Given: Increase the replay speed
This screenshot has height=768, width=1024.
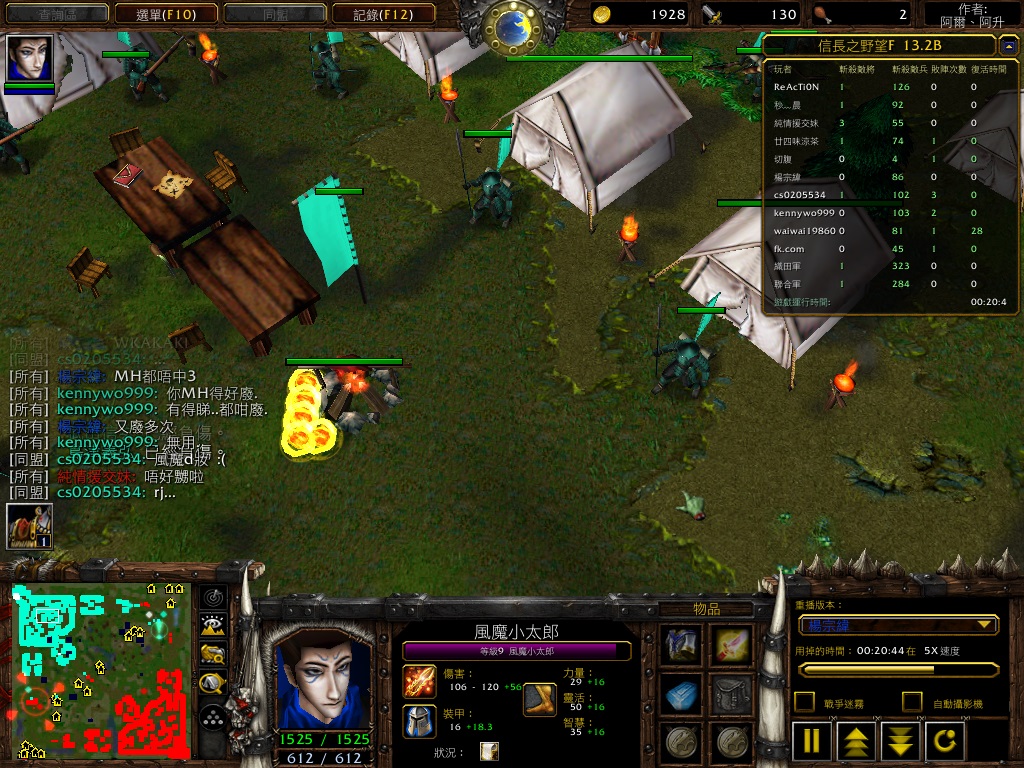Looking at the screenshot, I should coord(857,741).
